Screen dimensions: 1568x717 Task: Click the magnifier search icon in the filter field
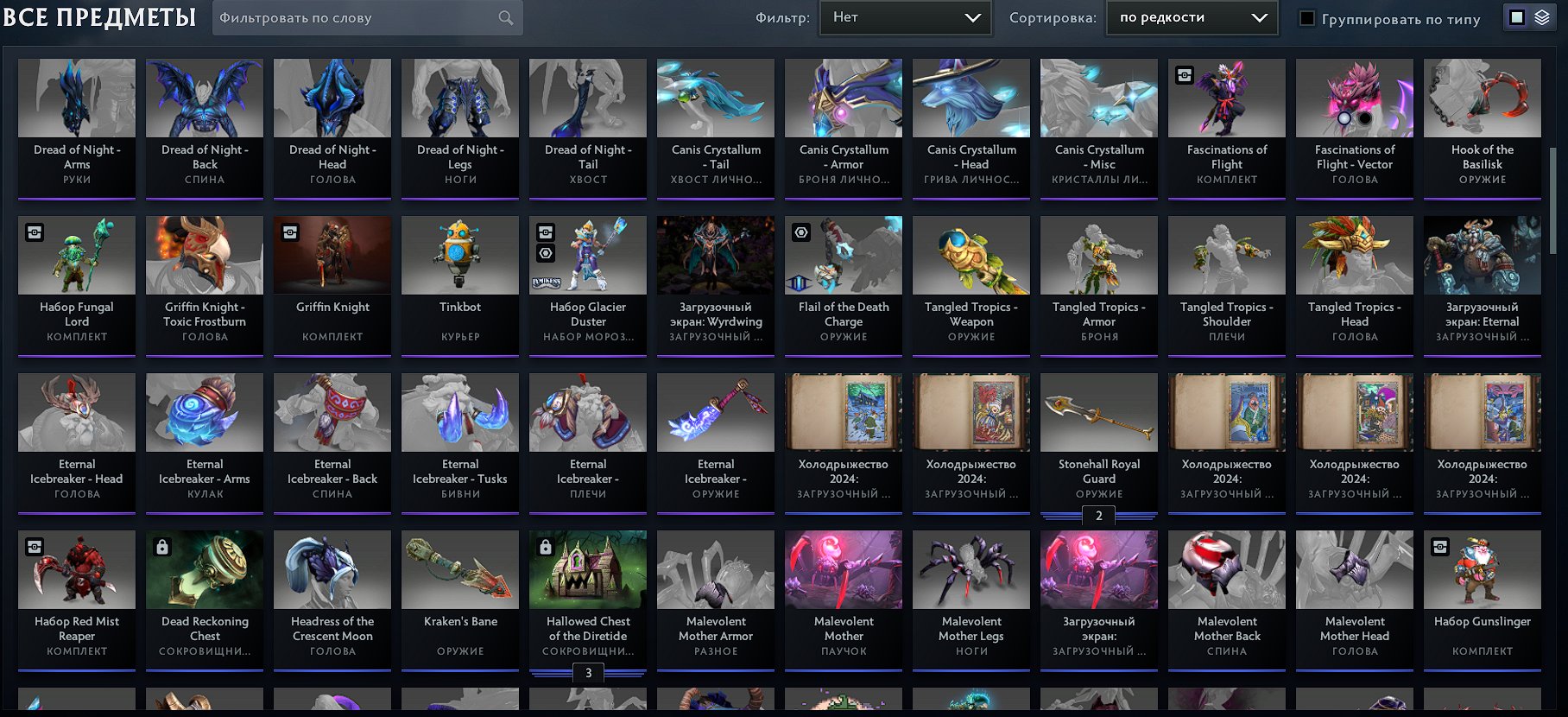pos(505,17)
